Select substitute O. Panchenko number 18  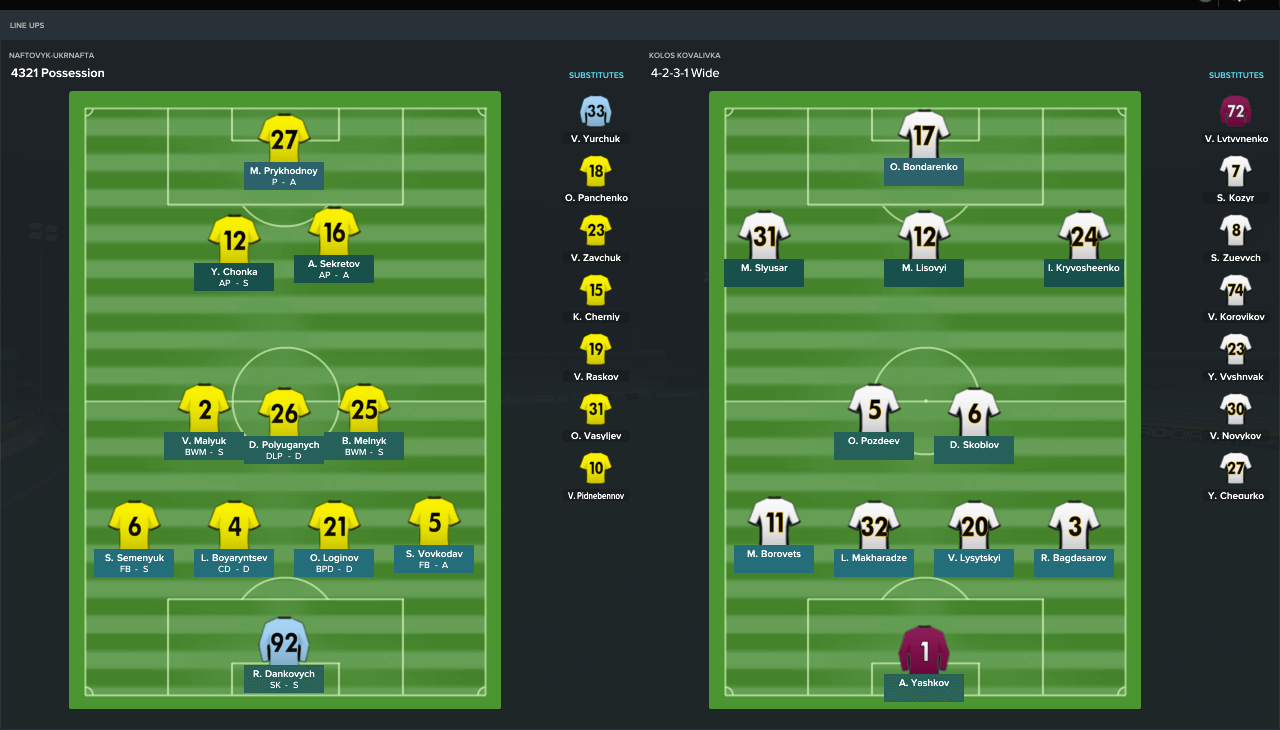coord(596,171)
